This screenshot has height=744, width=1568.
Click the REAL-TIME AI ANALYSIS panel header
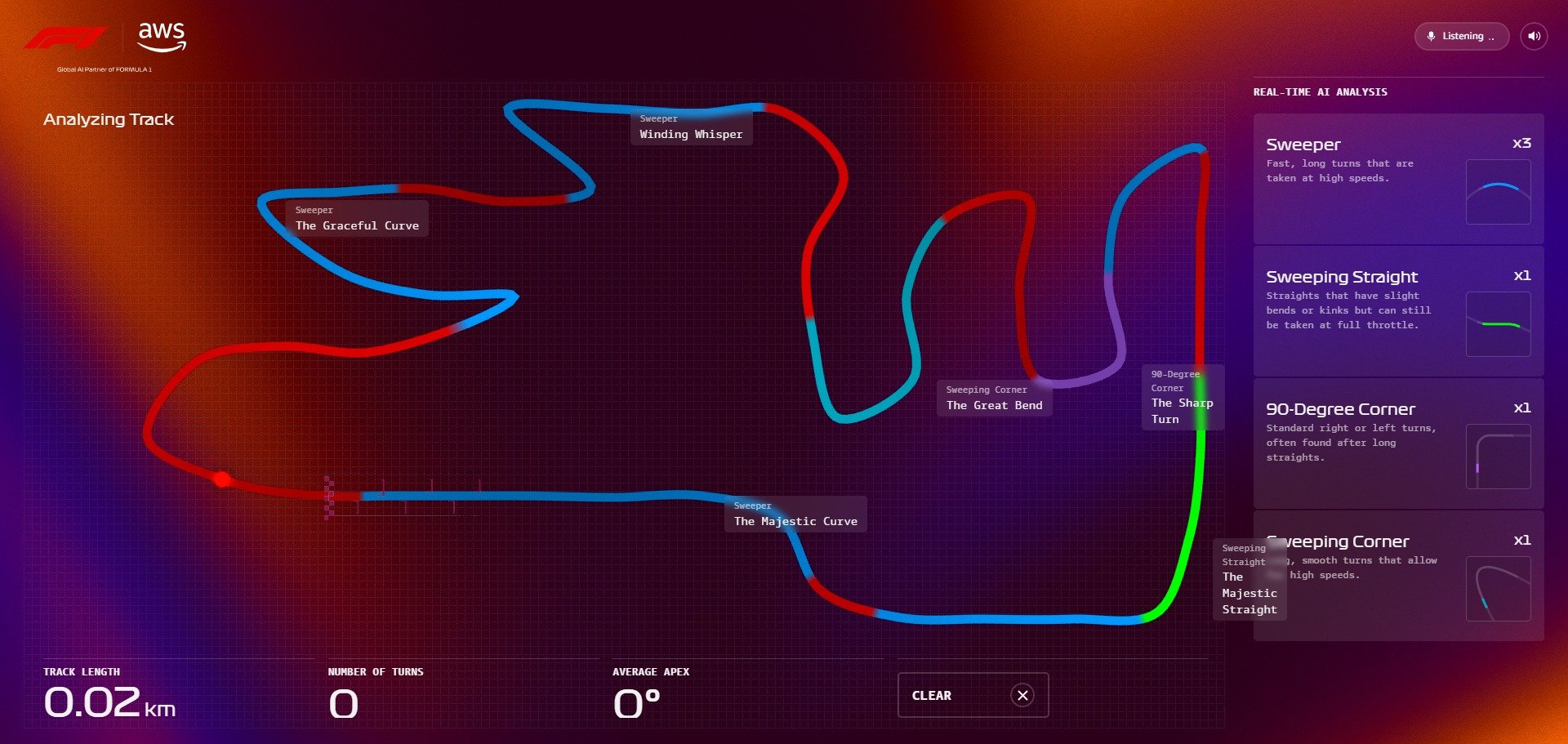click(1321, 91)
